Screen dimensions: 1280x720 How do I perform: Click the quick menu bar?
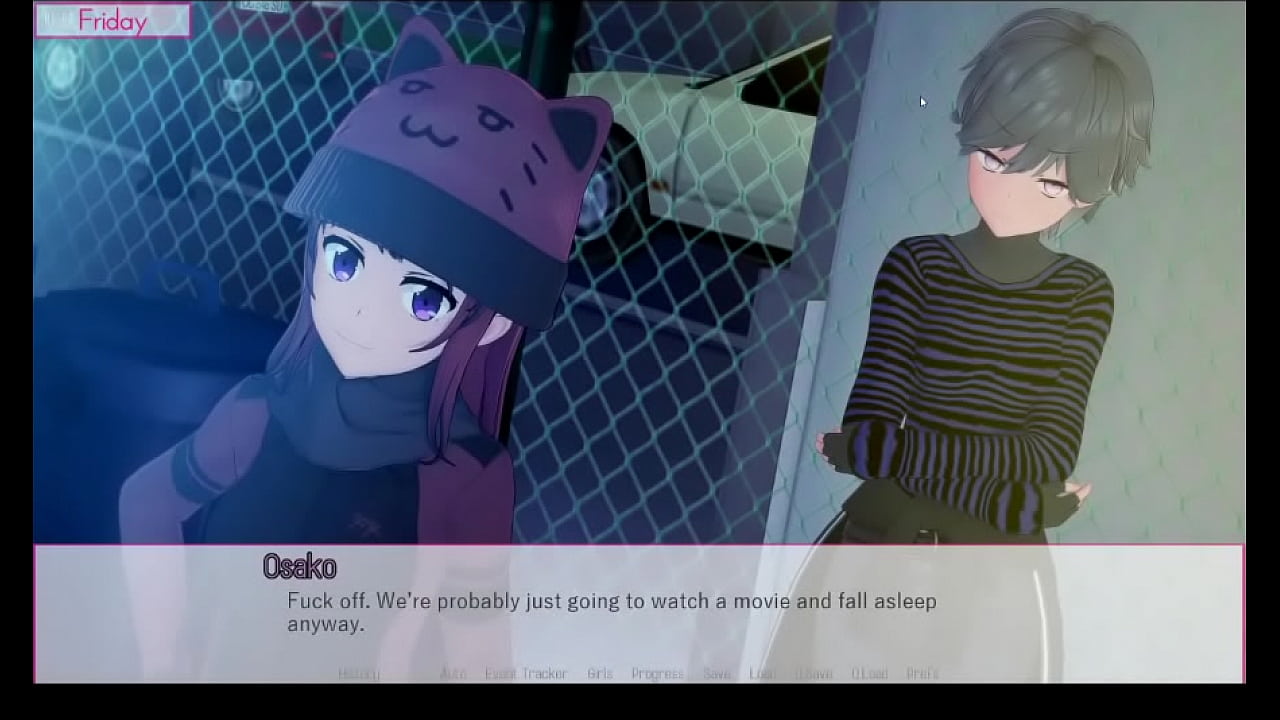point(640,673)
